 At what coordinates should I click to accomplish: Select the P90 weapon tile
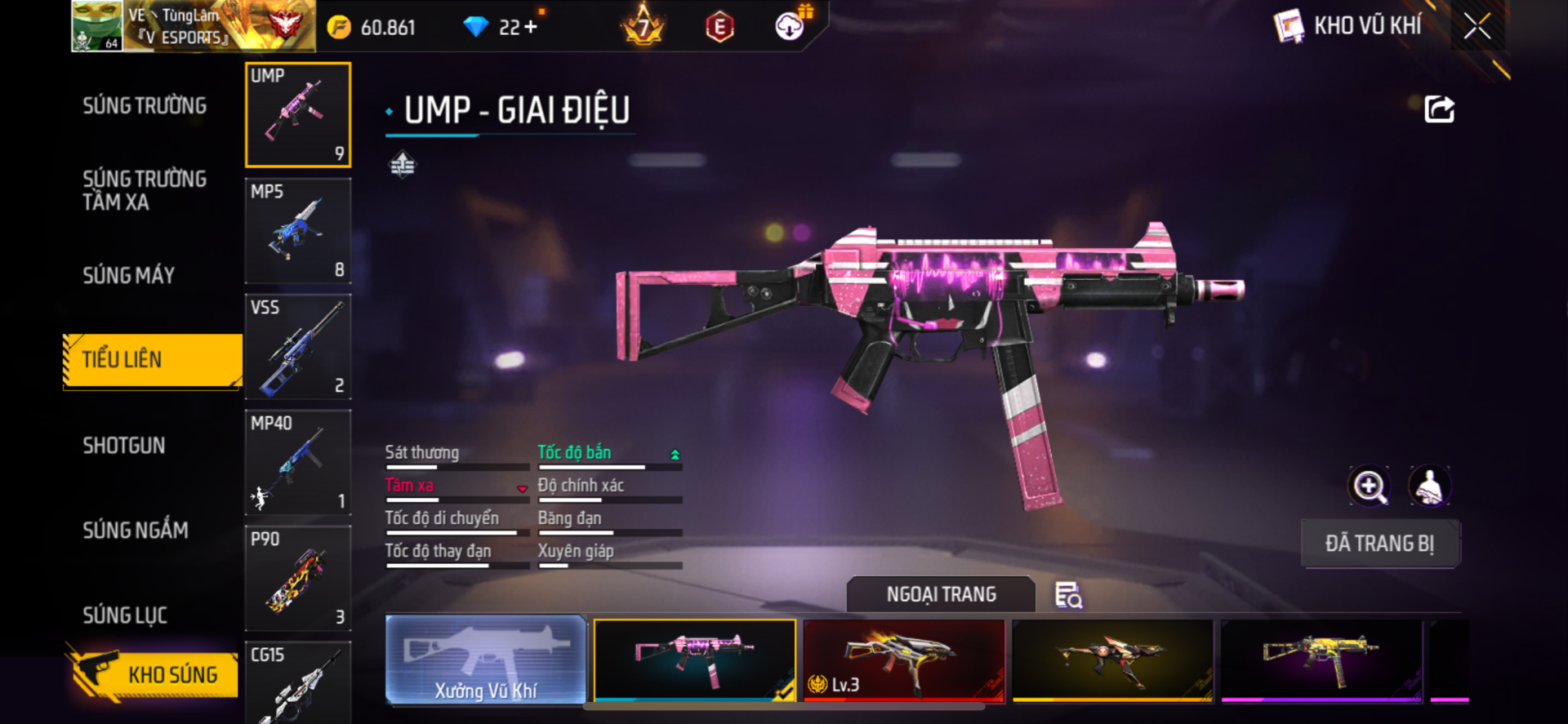coord(298,579)
